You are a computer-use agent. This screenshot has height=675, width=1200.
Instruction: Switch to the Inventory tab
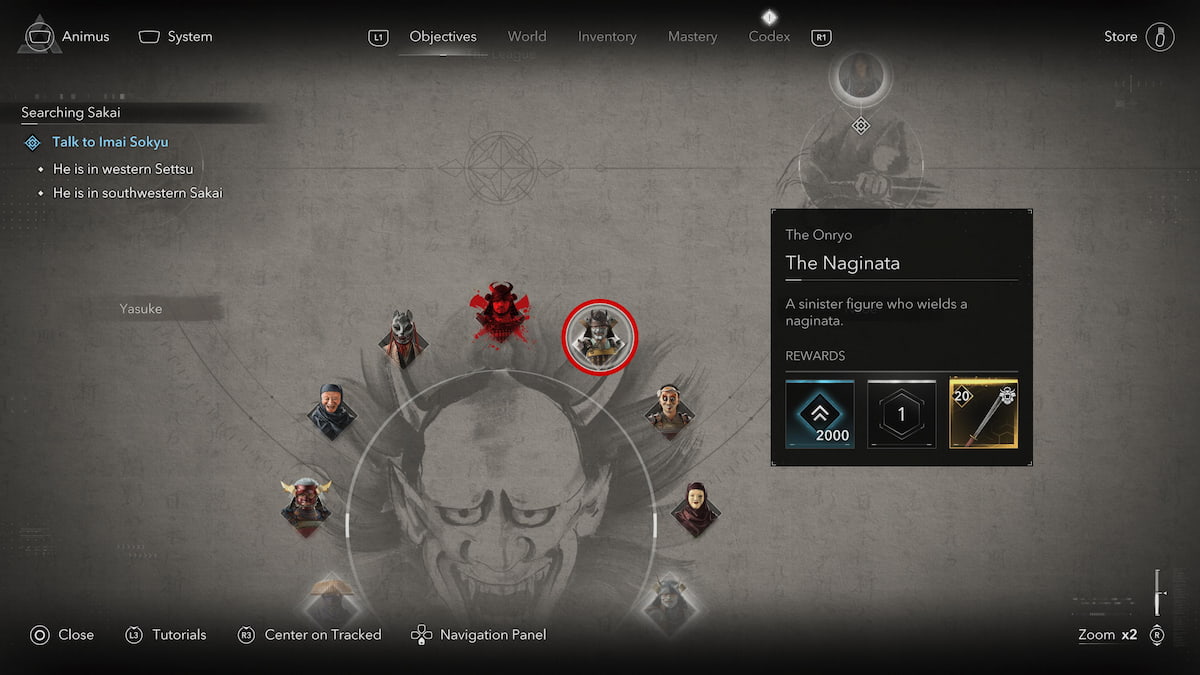coord(607,37)
